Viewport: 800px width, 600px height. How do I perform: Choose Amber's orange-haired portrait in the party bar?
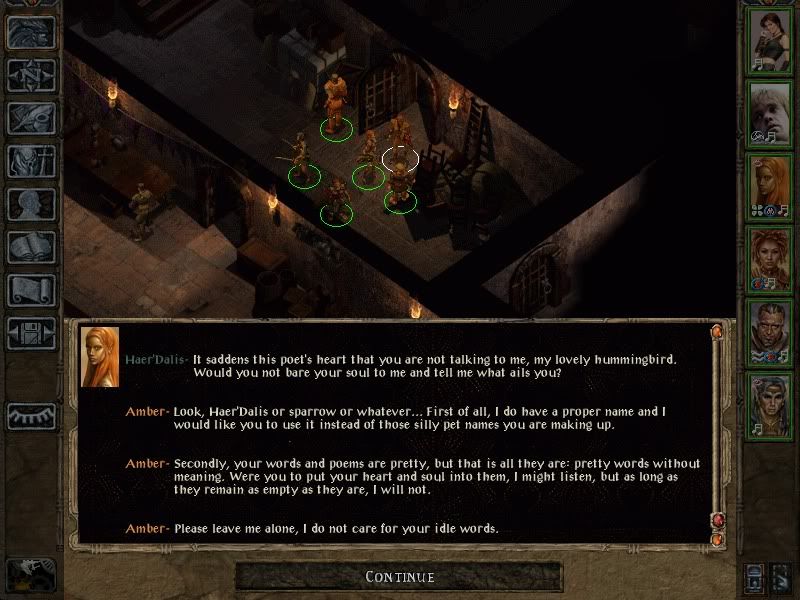tap(770, 185)
